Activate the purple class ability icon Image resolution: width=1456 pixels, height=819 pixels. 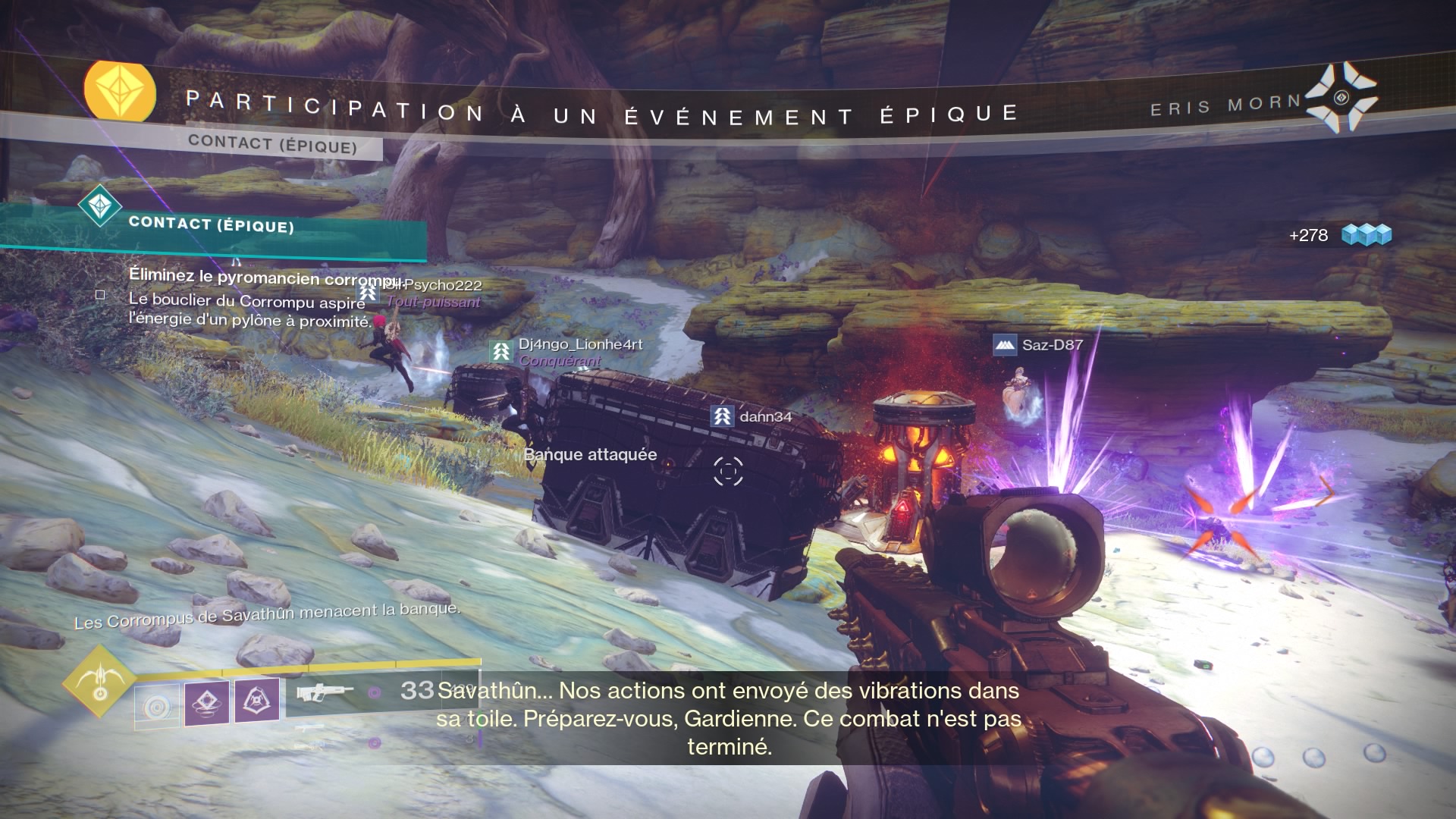tap(256, 700)
